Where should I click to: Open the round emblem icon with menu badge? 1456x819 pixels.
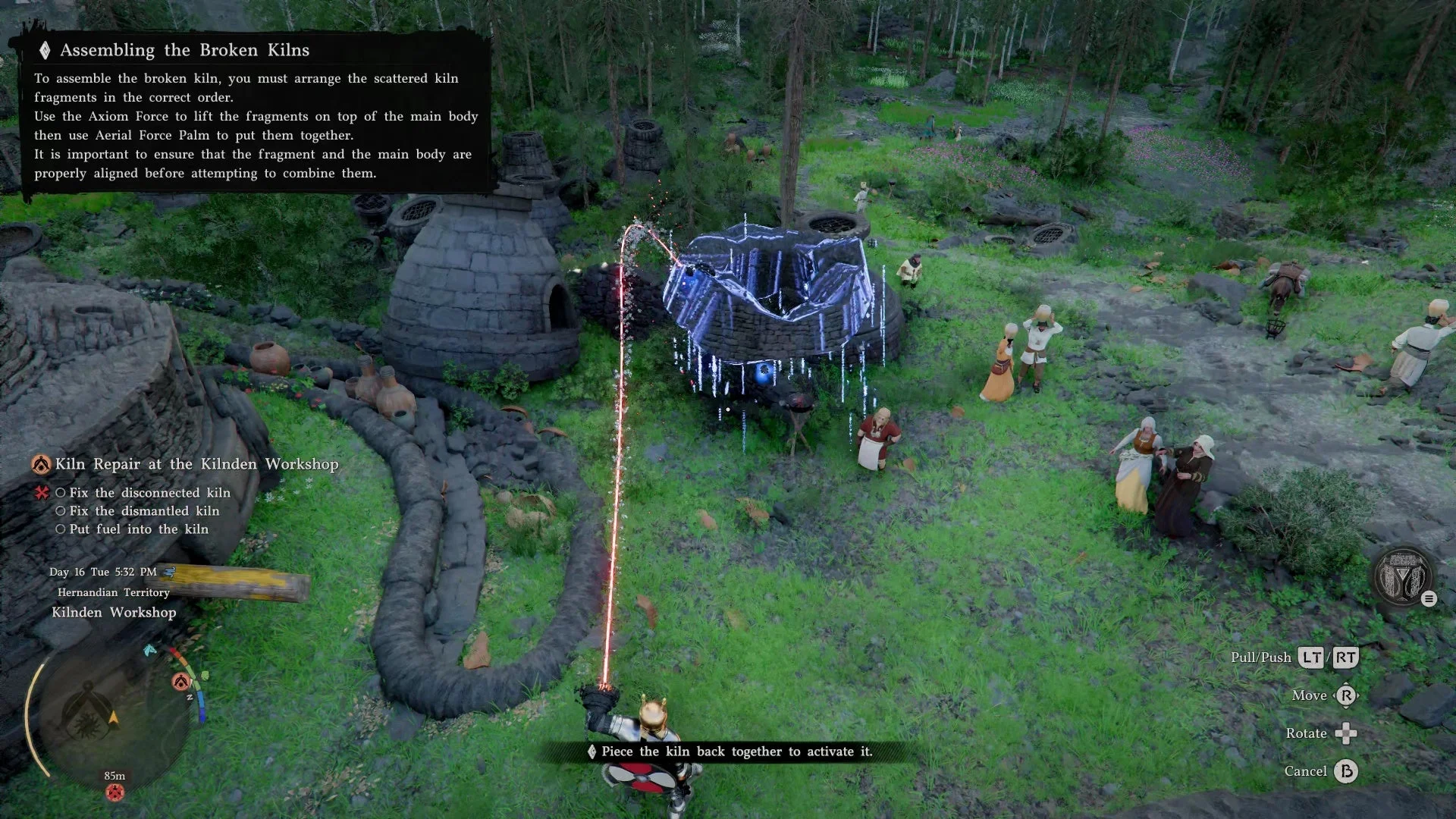(x=1403, y=578)
